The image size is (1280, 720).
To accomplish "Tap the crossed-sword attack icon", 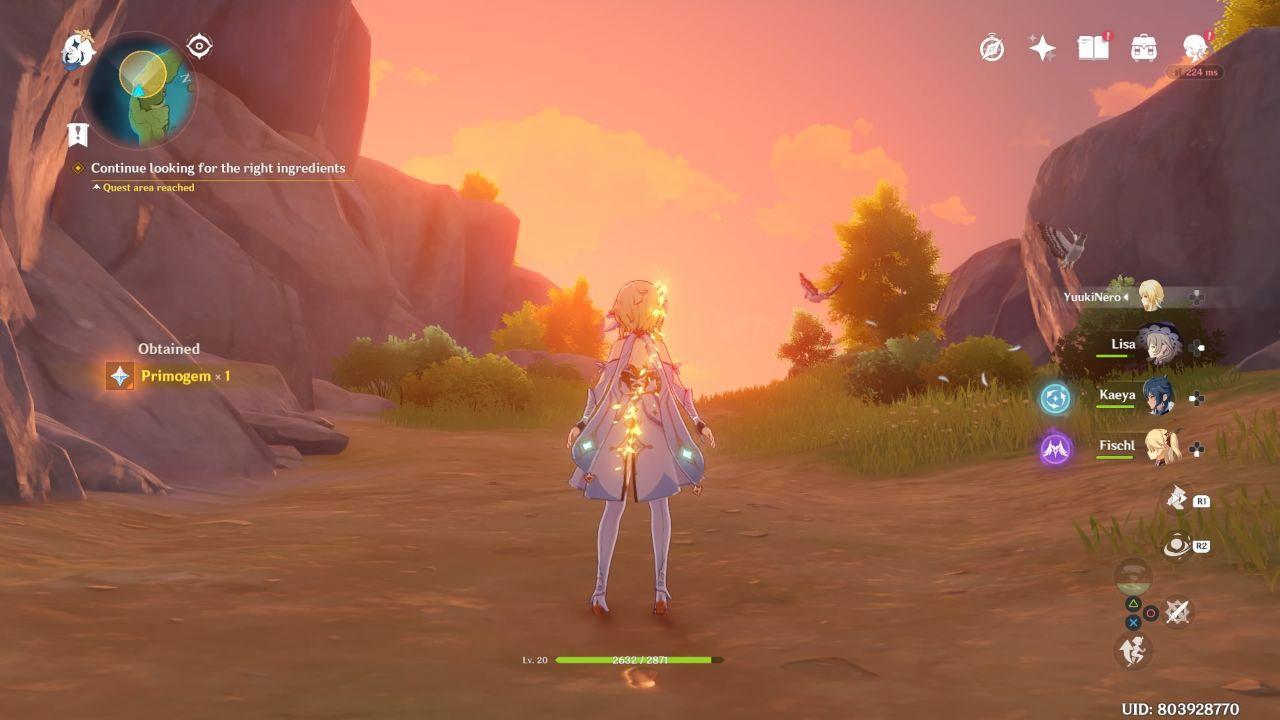I will coord(1178,611).
